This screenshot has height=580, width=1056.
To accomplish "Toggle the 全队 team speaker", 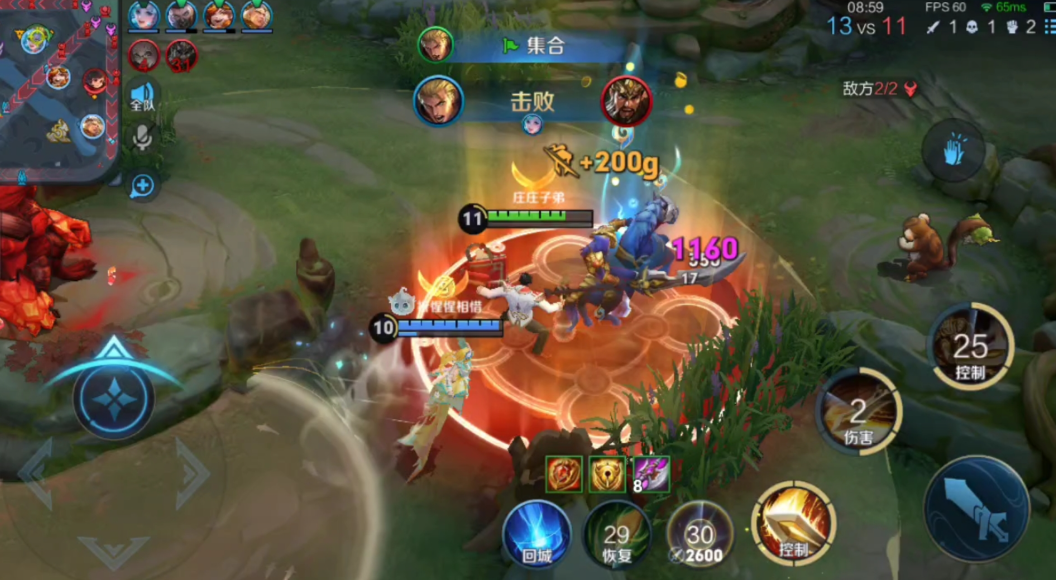I will pos(142,96).
